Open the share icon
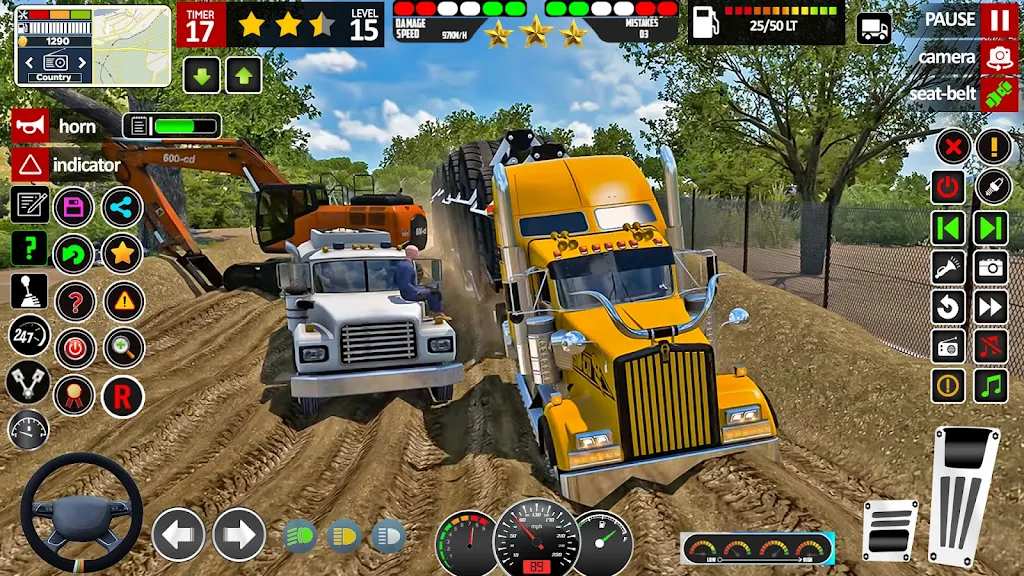Screen dimensions: 1024x576 (122, 207)
